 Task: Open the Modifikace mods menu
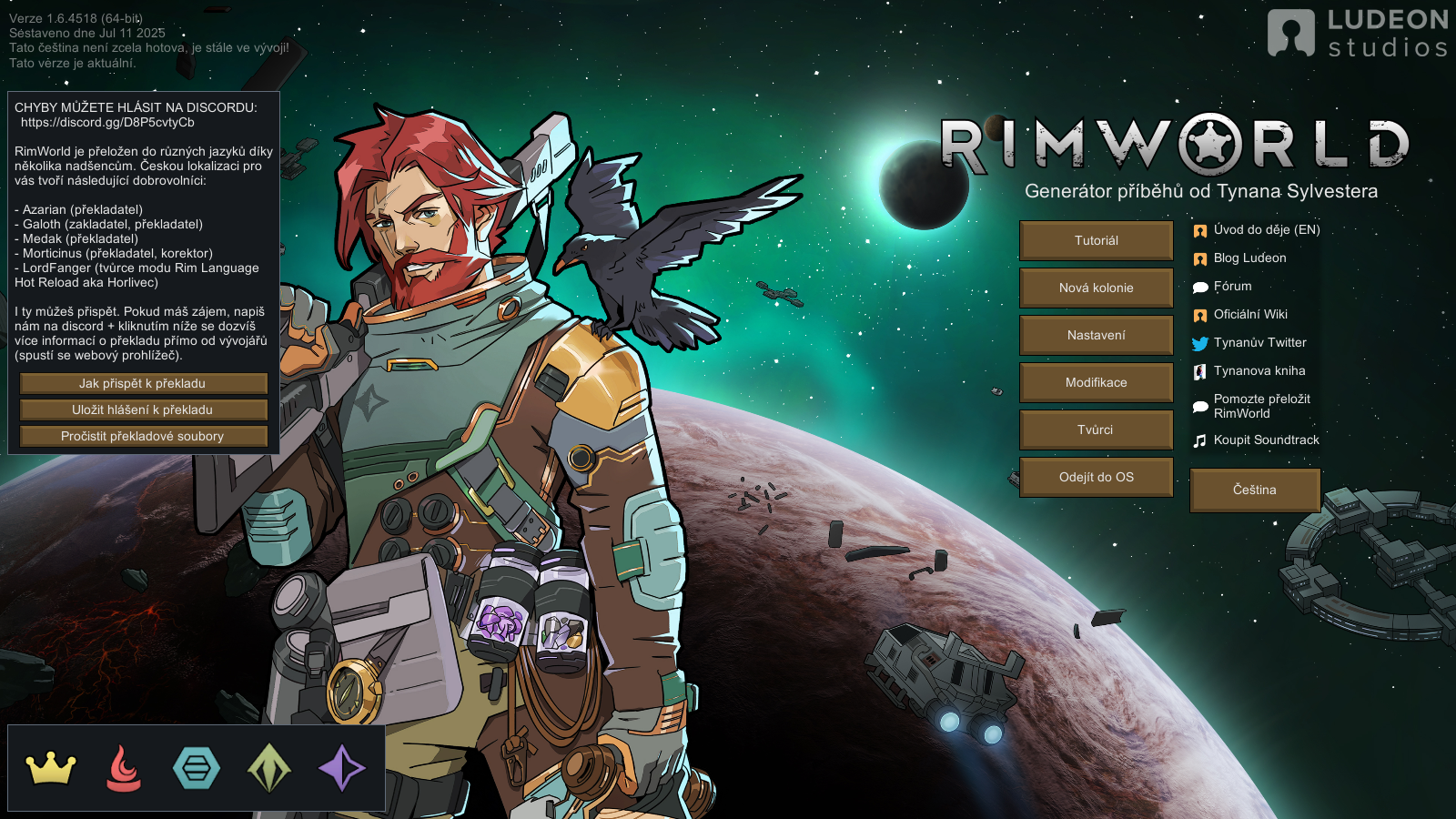[x=1096, y=382]
